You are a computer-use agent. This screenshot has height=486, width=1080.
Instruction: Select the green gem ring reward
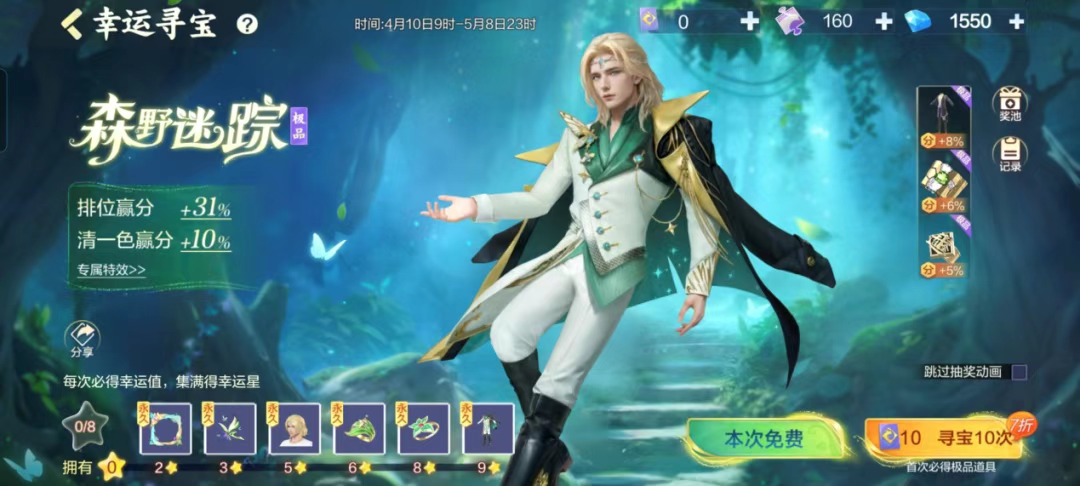pyautogui.click(x=424, y=428)
